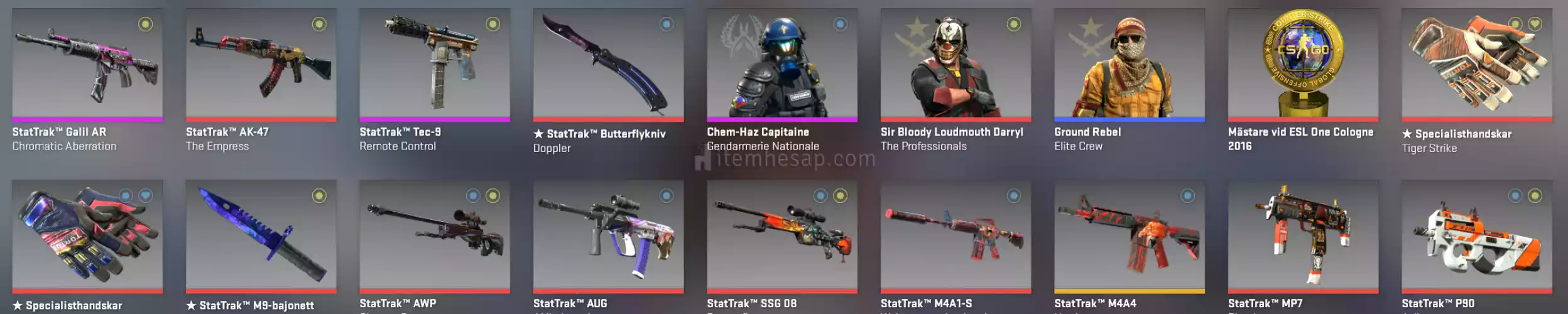The width and height of the screenshot is (1568, 314).
Task: Select the Specialisthandskar Tiger Strike gloves
Action: (x=1476, y=65)
